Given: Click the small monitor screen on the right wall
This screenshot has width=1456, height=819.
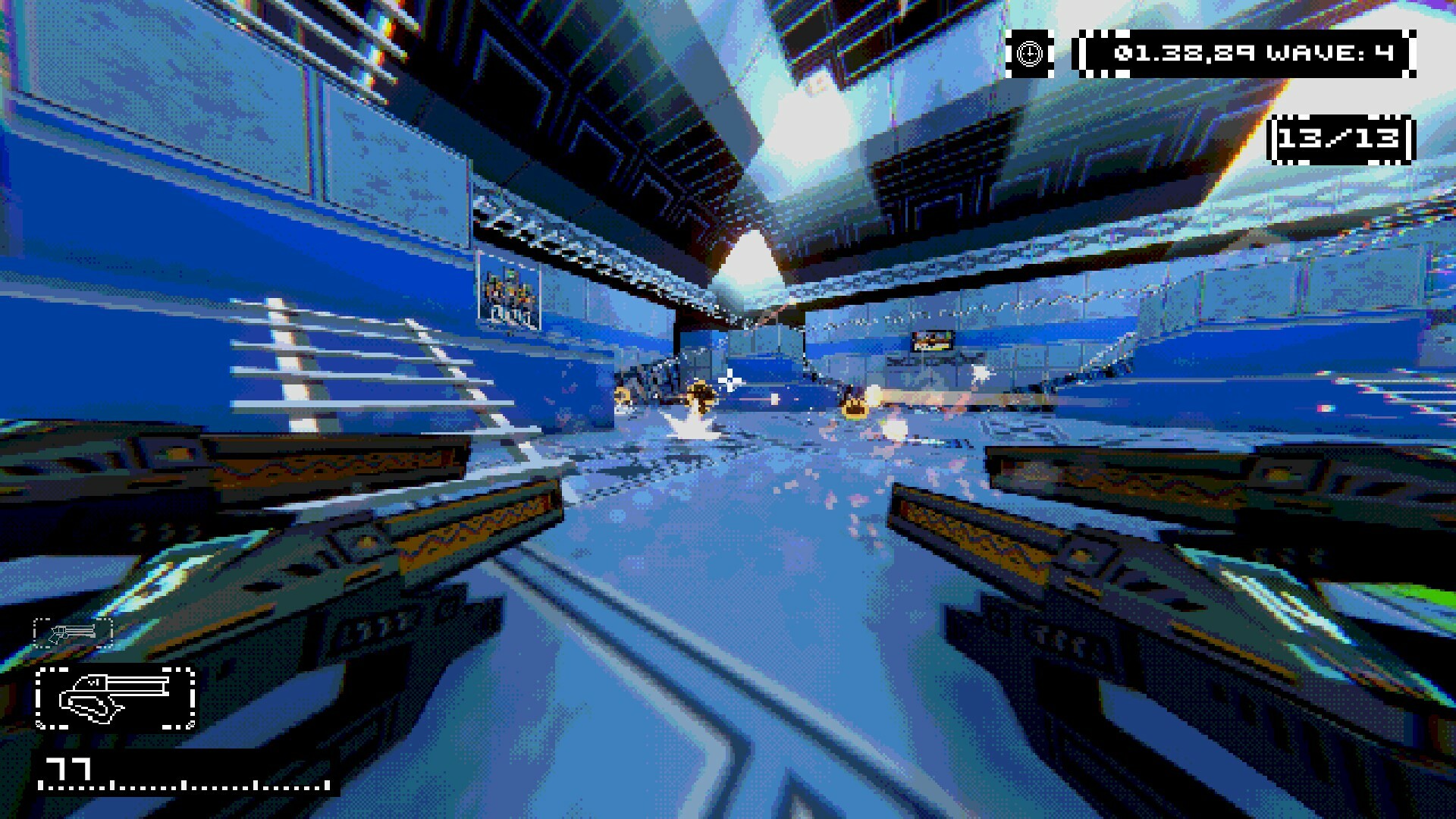Looking at the screenshot, I should (931, 339).
